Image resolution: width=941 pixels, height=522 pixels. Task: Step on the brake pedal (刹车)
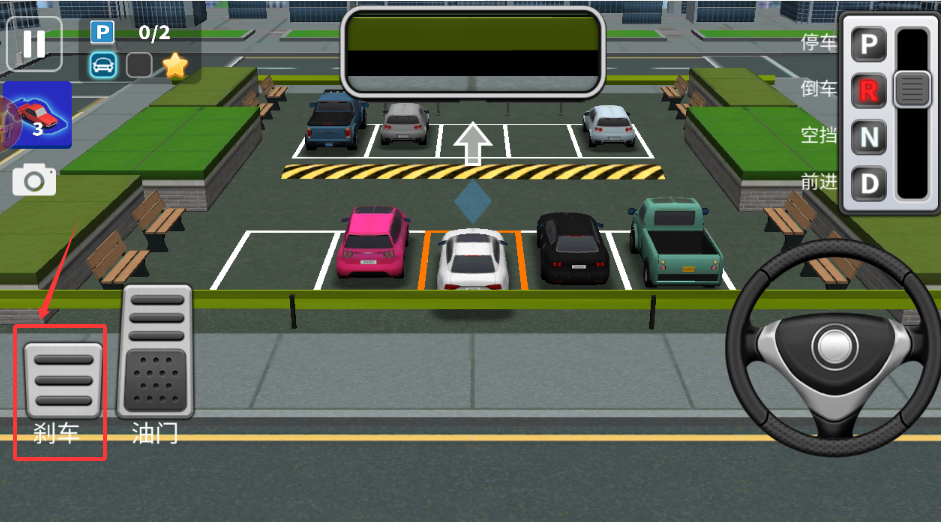(62, 379)
